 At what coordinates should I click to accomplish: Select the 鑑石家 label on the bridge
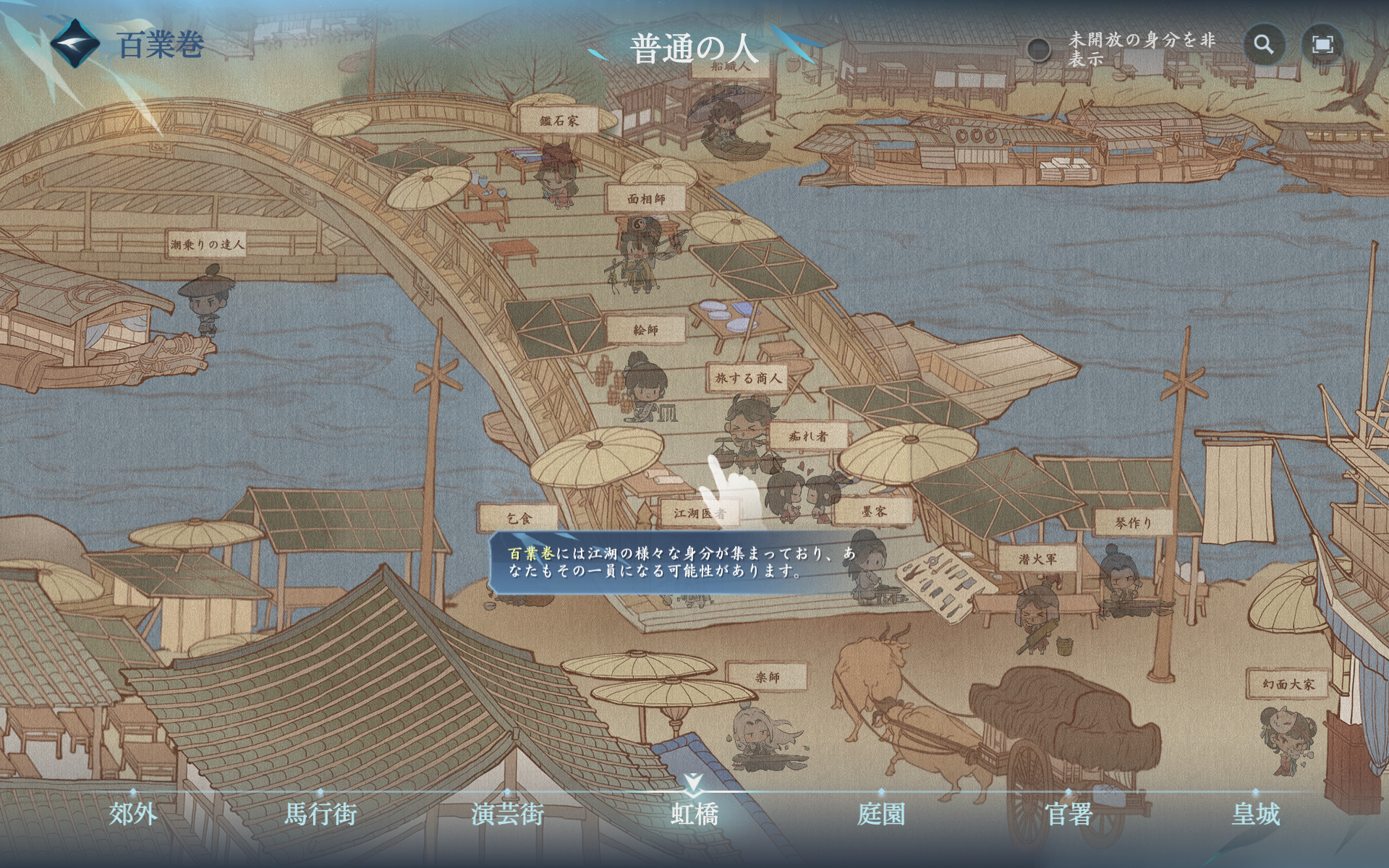pos(559,119)
